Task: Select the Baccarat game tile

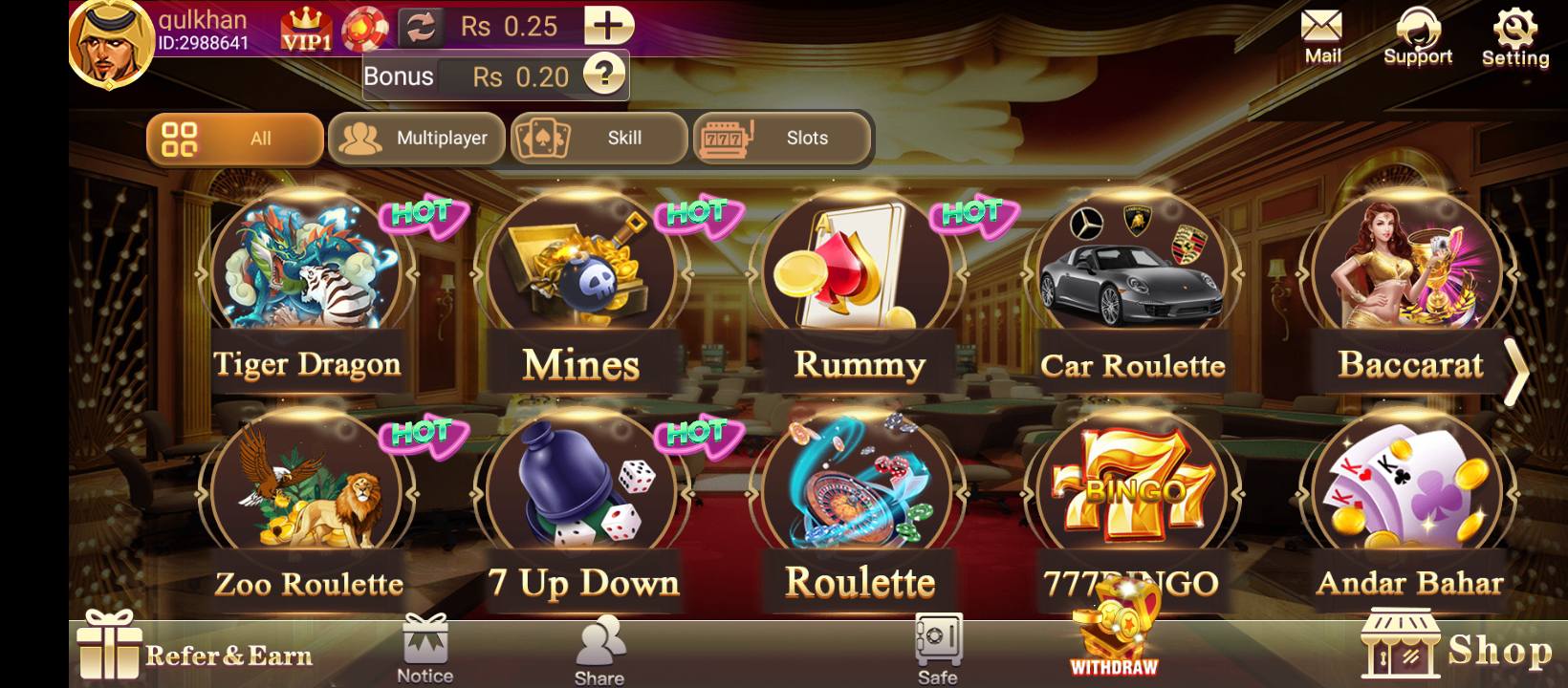Action: (1409, 287)
